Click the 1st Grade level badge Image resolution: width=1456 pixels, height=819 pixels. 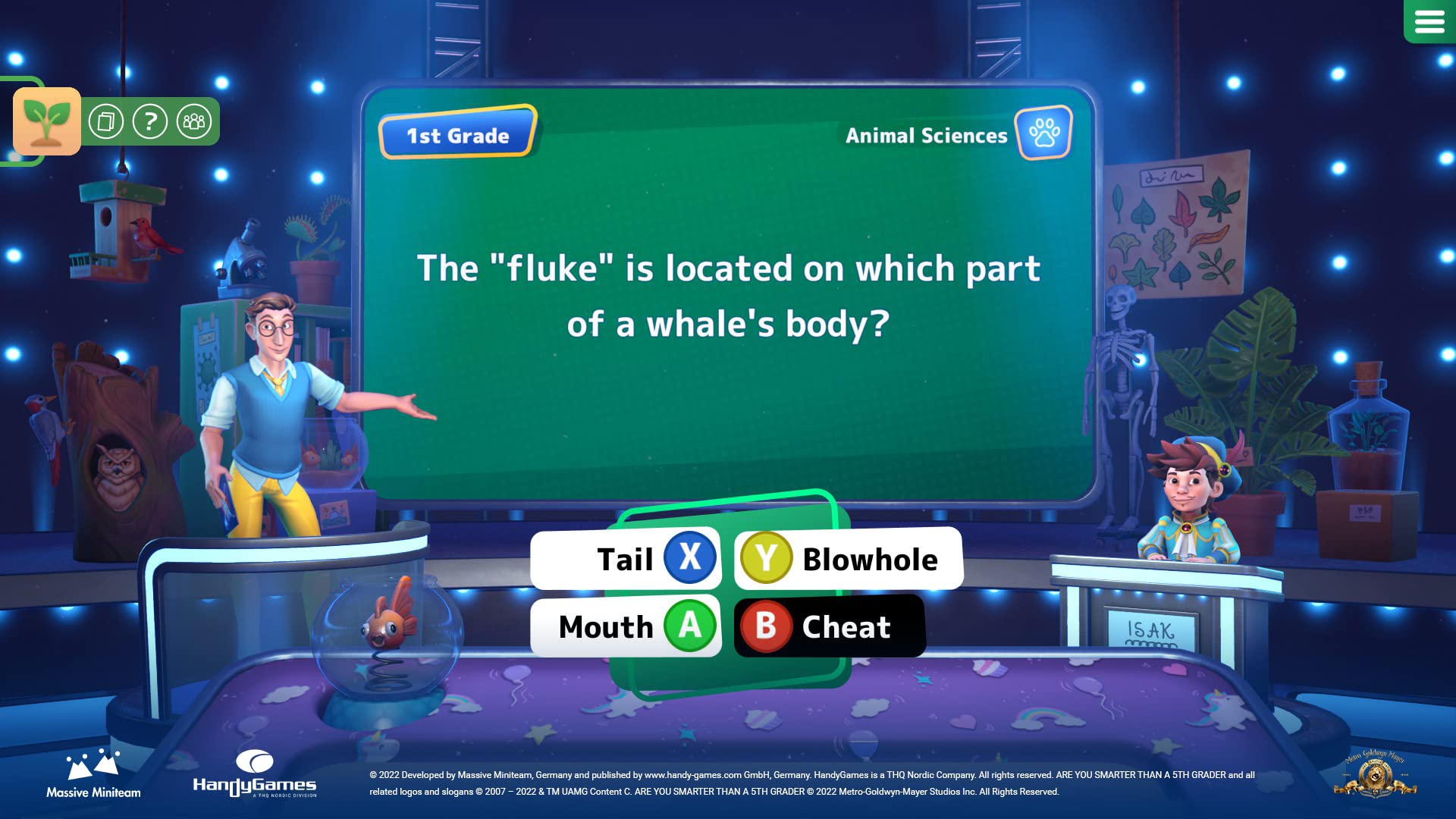[457, 135]
